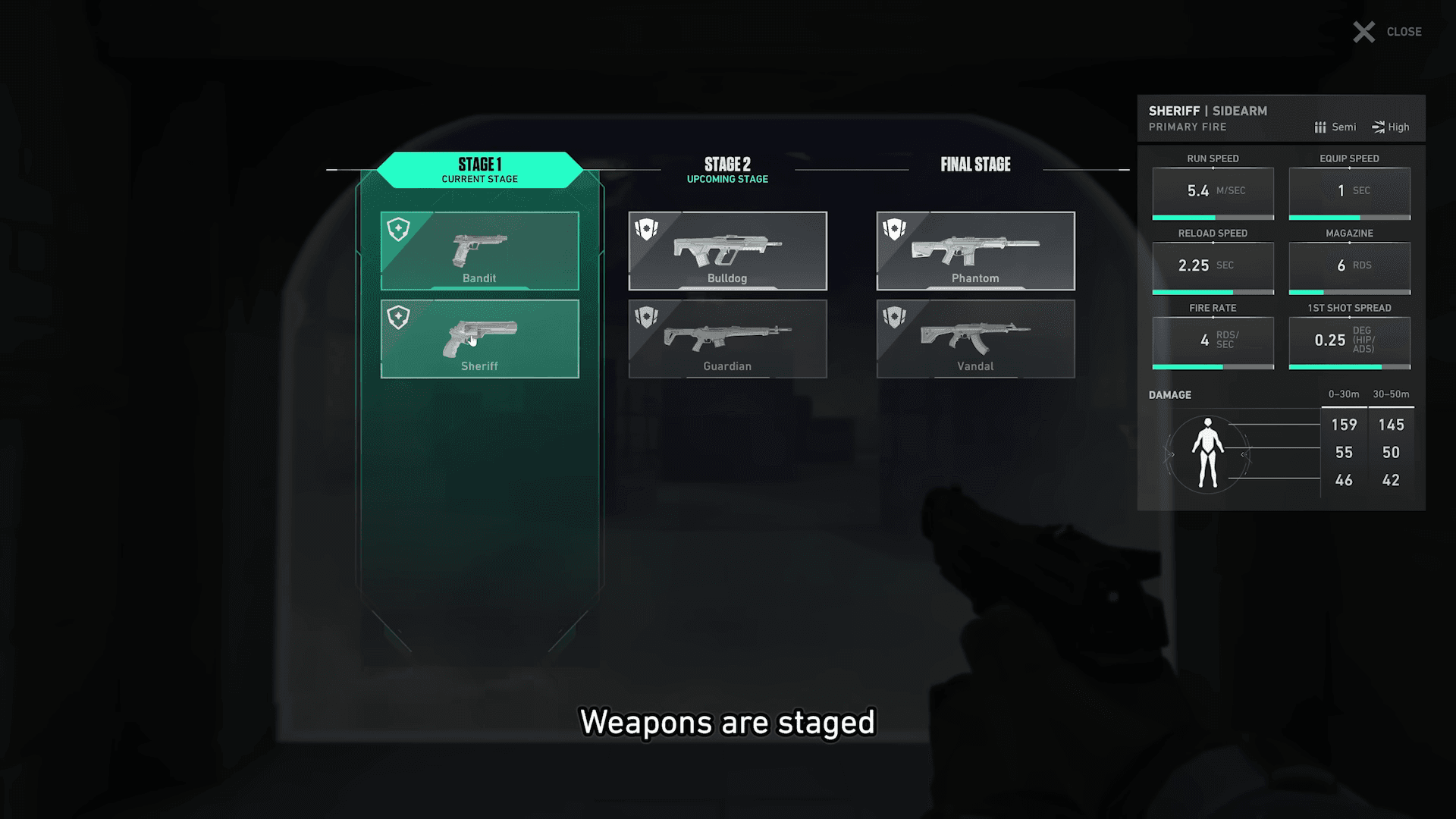Open the 30-50m damage column
Viewport: 1456px width, 819px height.
(1392, 394)
